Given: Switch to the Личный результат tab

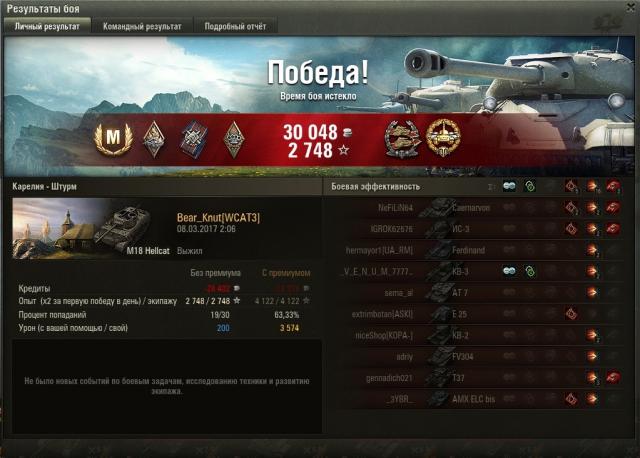Looking at the screenshot, I should (x=47, y=27).
